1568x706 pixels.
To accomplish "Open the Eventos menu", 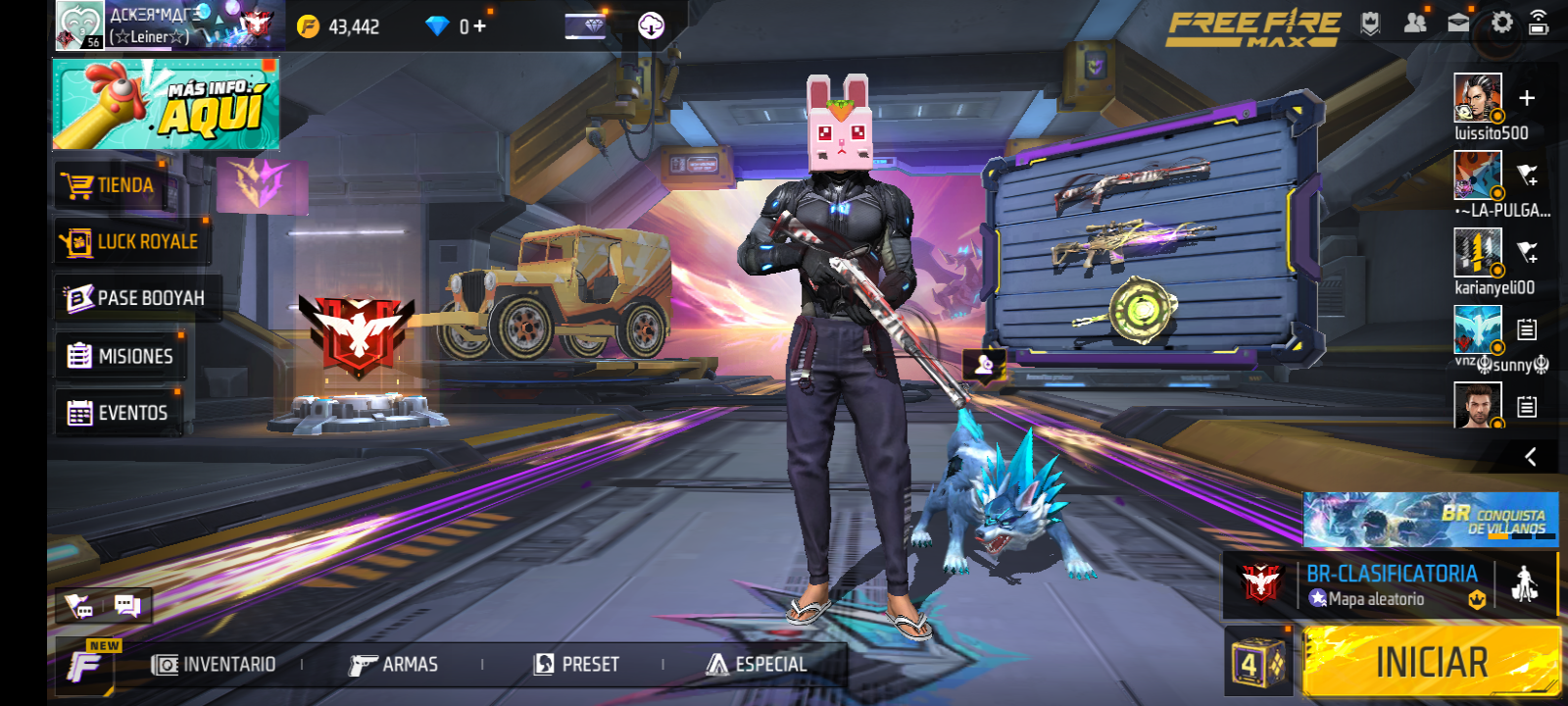I will click(118, 413).
